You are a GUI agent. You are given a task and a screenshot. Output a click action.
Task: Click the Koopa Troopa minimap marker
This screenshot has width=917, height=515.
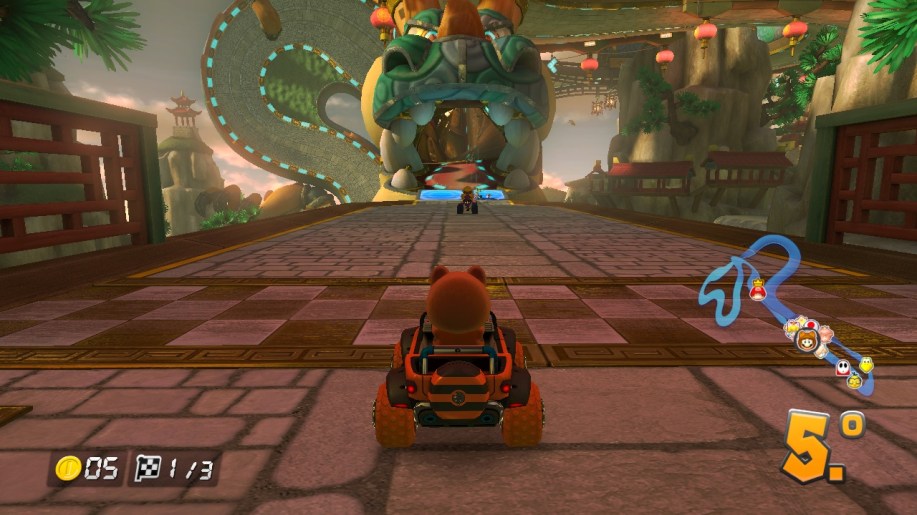tap(868, 362)
